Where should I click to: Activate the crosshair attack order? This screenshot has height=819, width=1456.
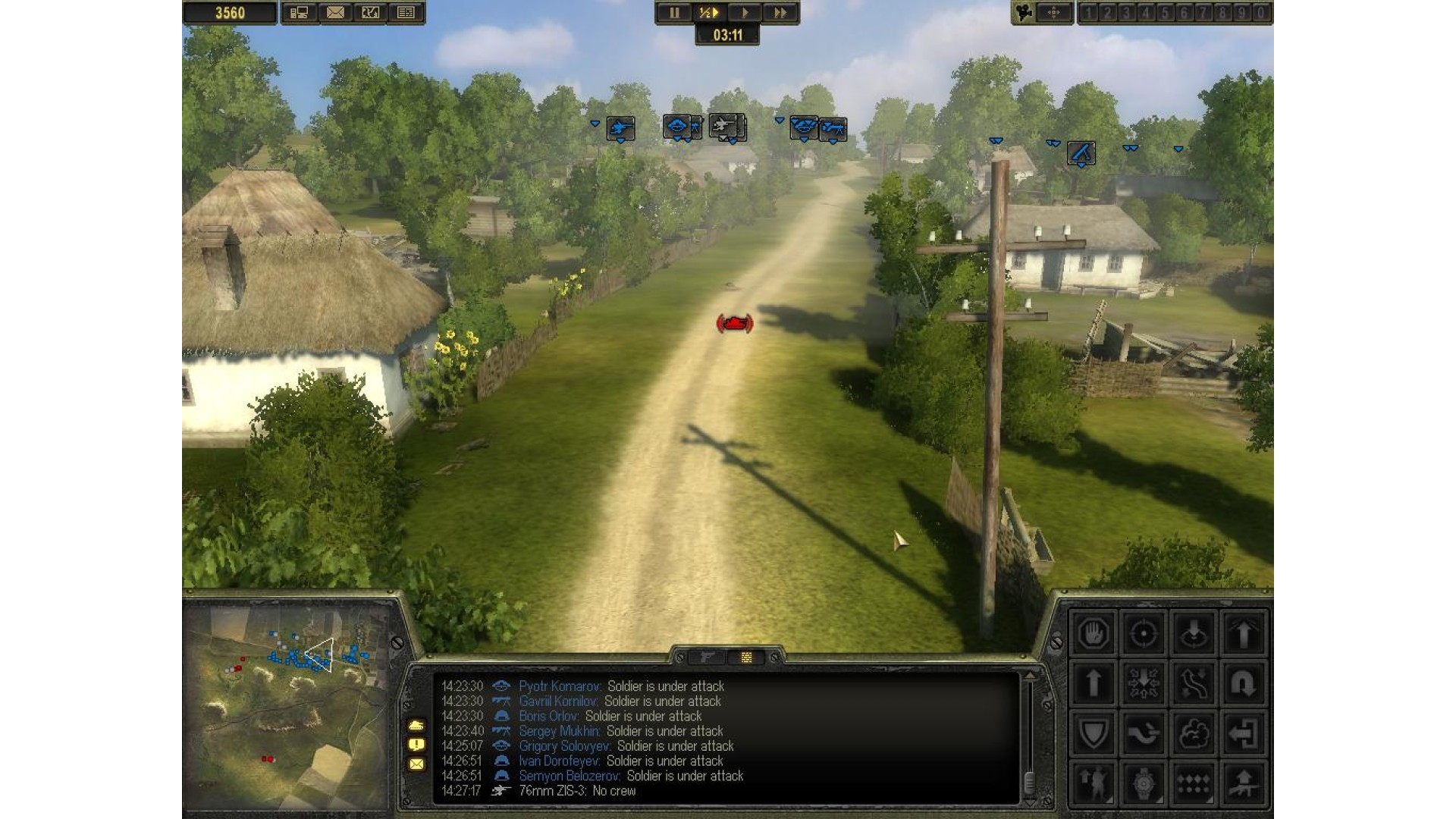[1143, 633]
